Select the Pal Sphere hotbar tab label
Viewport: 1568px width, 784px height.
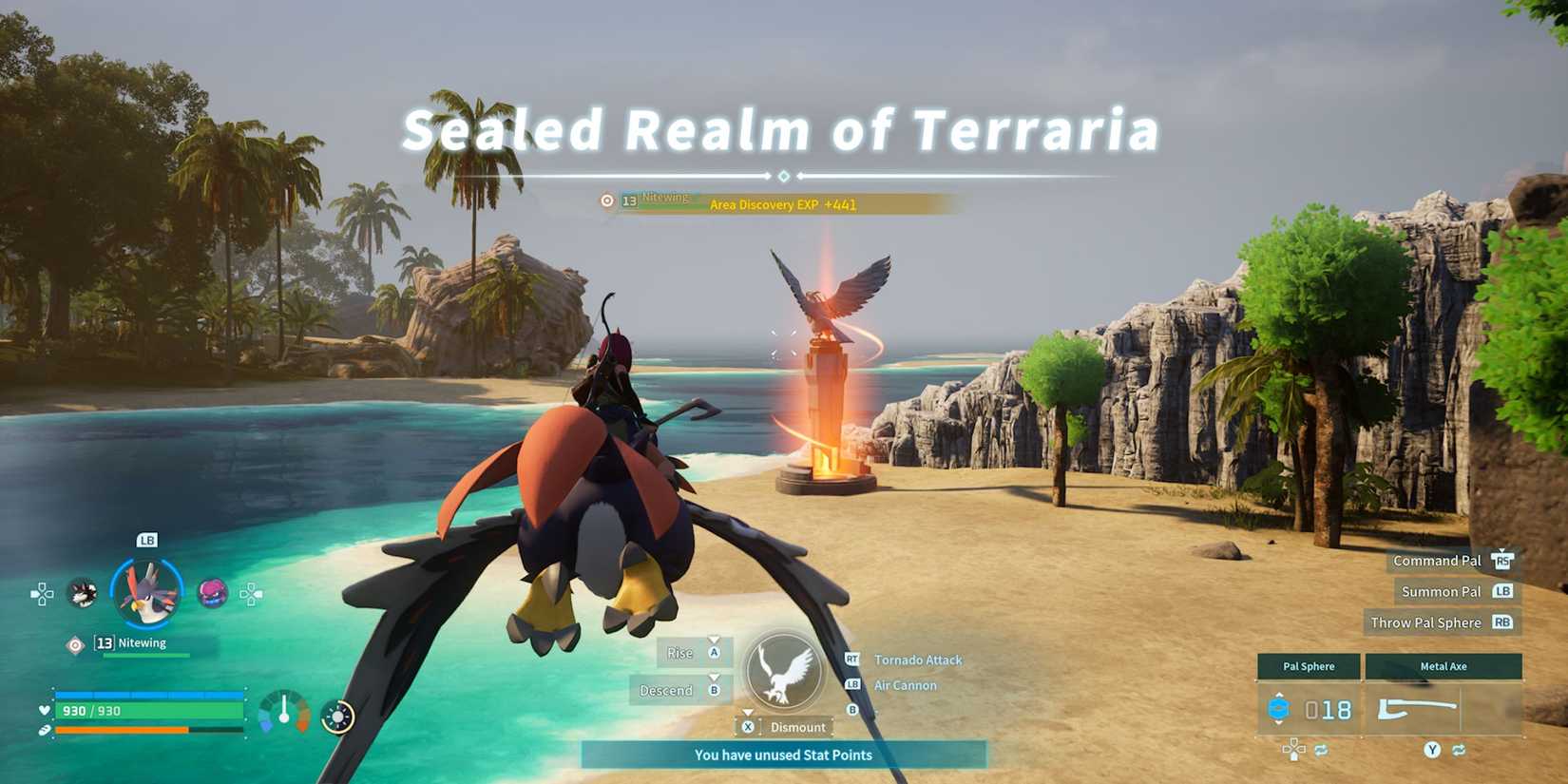[x=1309, y=665]
